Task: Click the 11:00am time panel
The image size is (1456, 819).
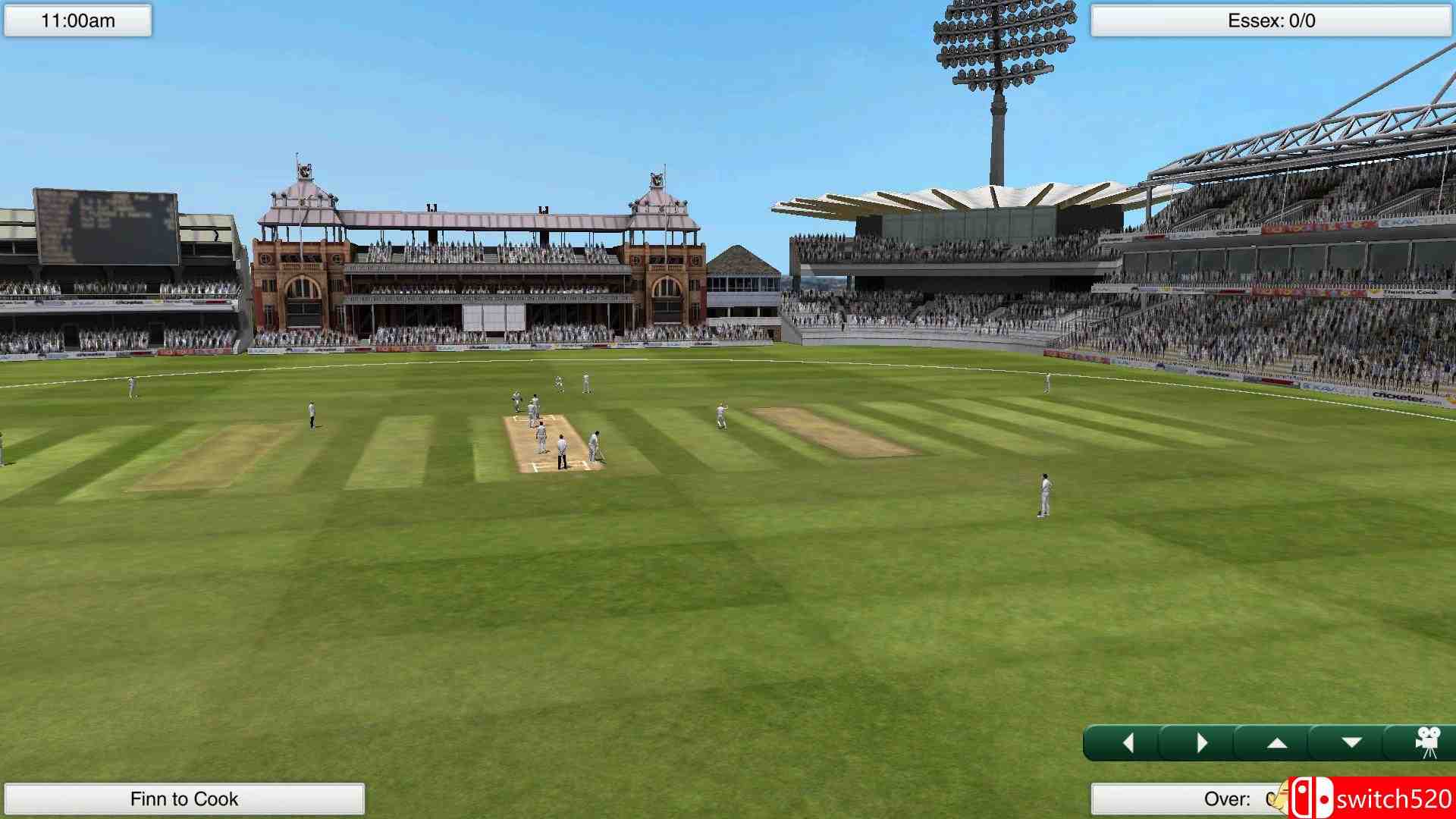Action: tap(78, 20)
